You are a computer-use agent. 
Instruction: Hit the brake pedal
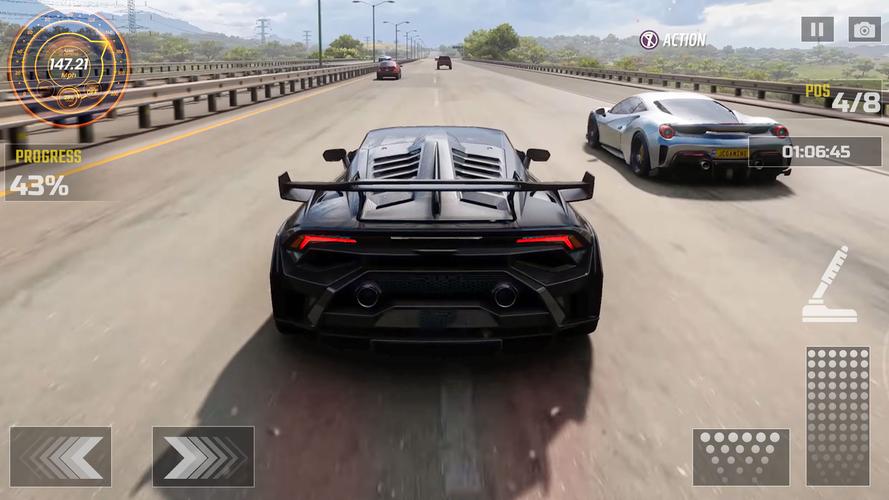(x=741, y=457)
